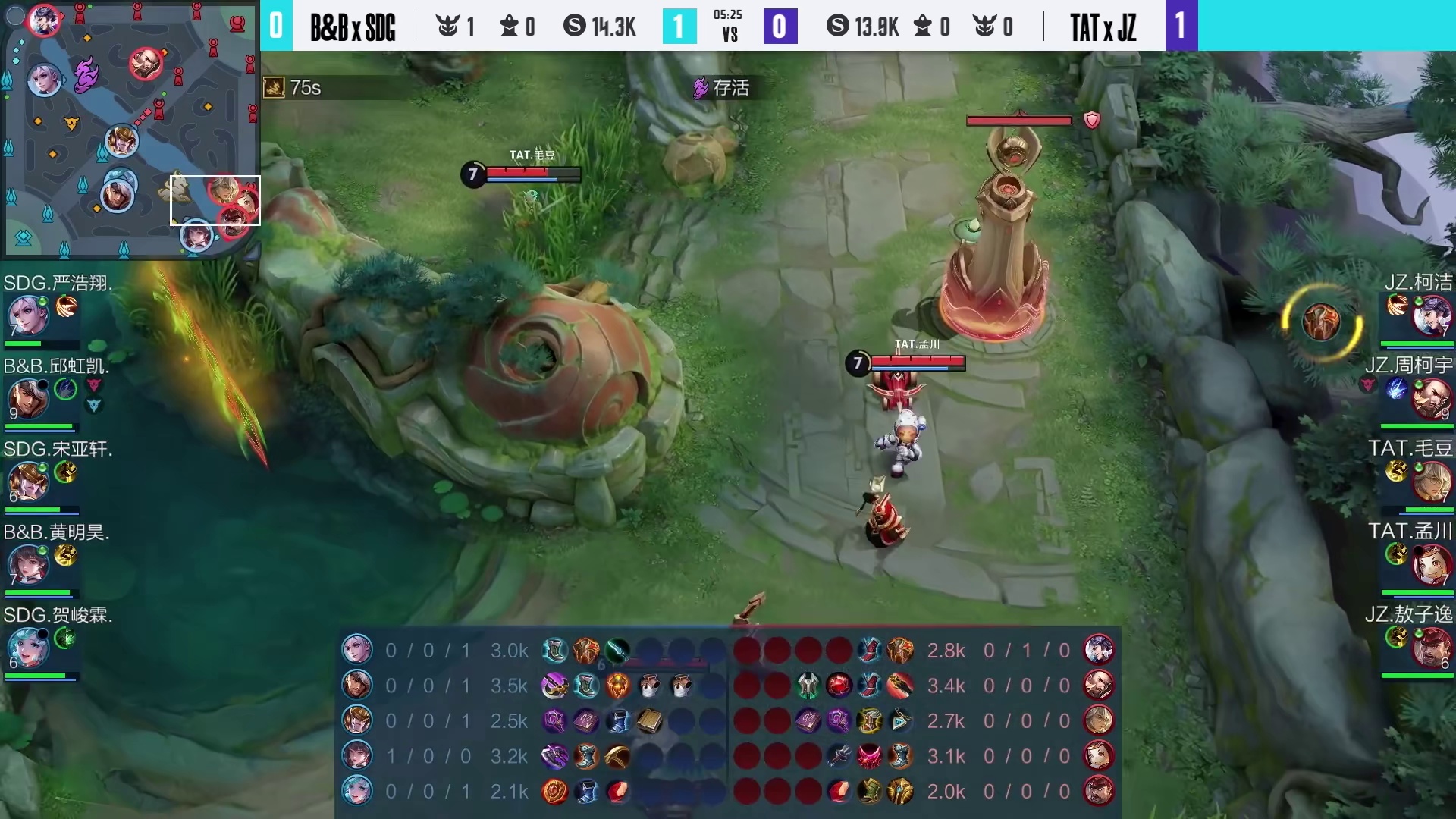The width and height of the screenshot is (1456, 819).
Task: Choose TAT.孟川's hero portrait
Action: point(1431,565)
